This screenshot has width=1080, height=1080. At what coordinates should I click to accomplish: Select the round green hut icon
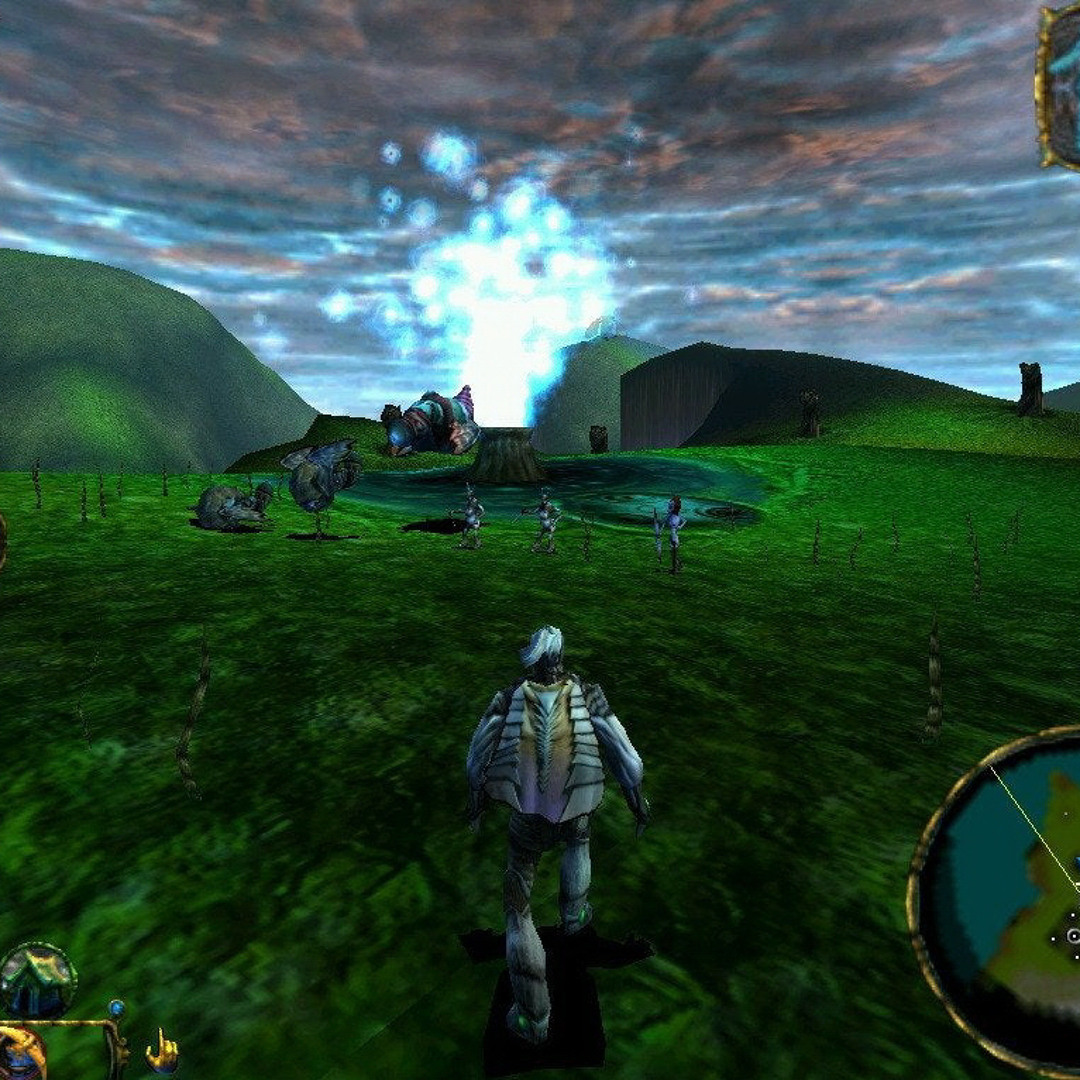click(x=38, y=980)
